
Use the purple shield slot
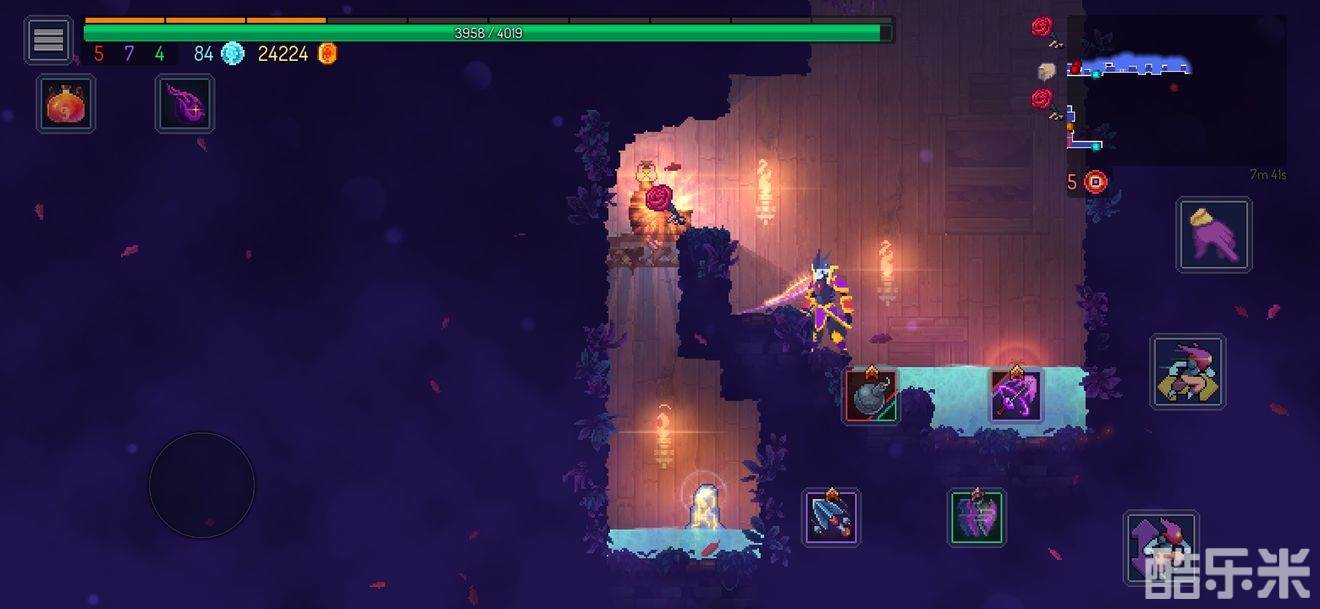coord(977,517)
